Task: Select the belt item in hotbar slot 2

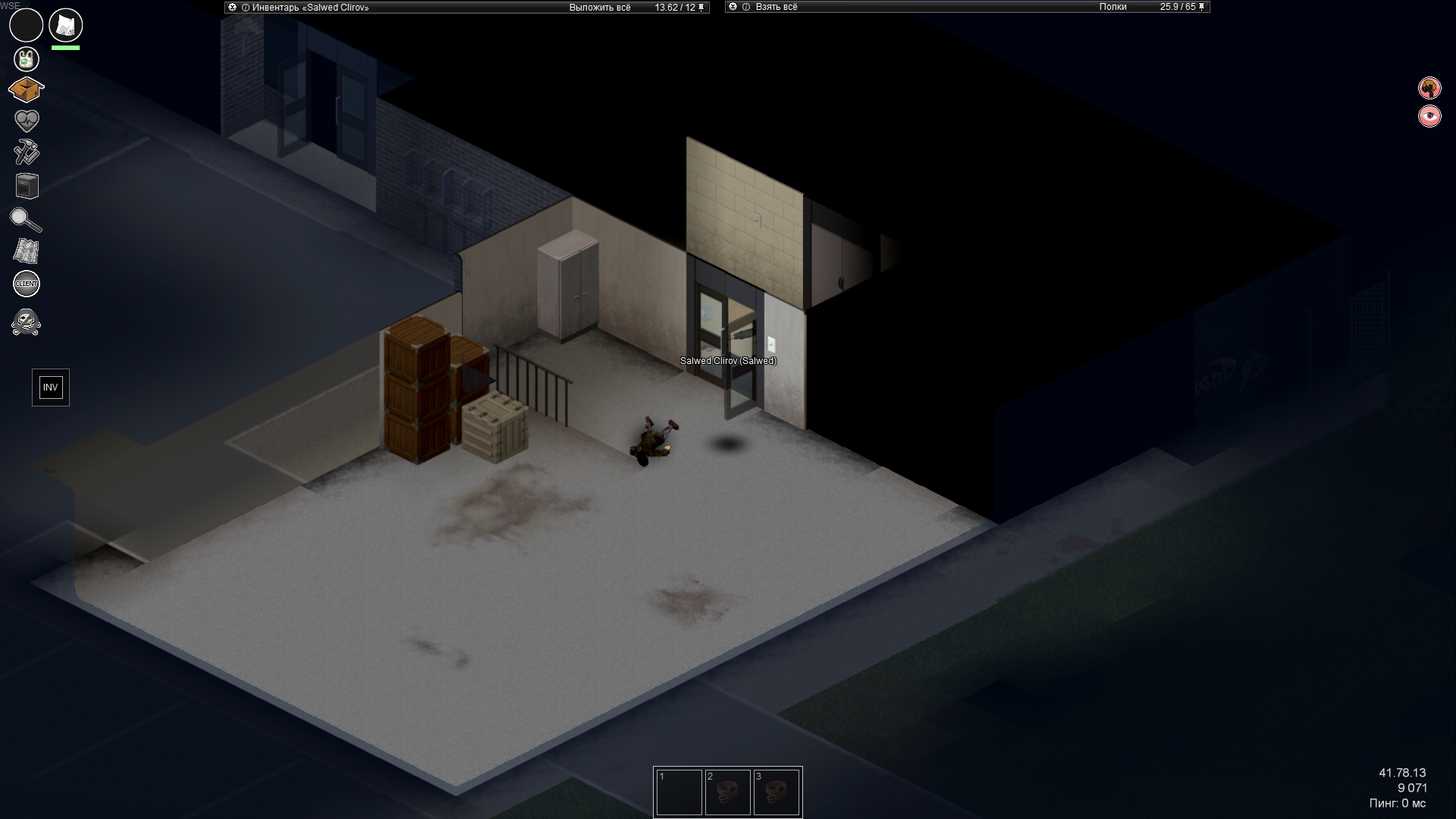Action: pos(729,792)
